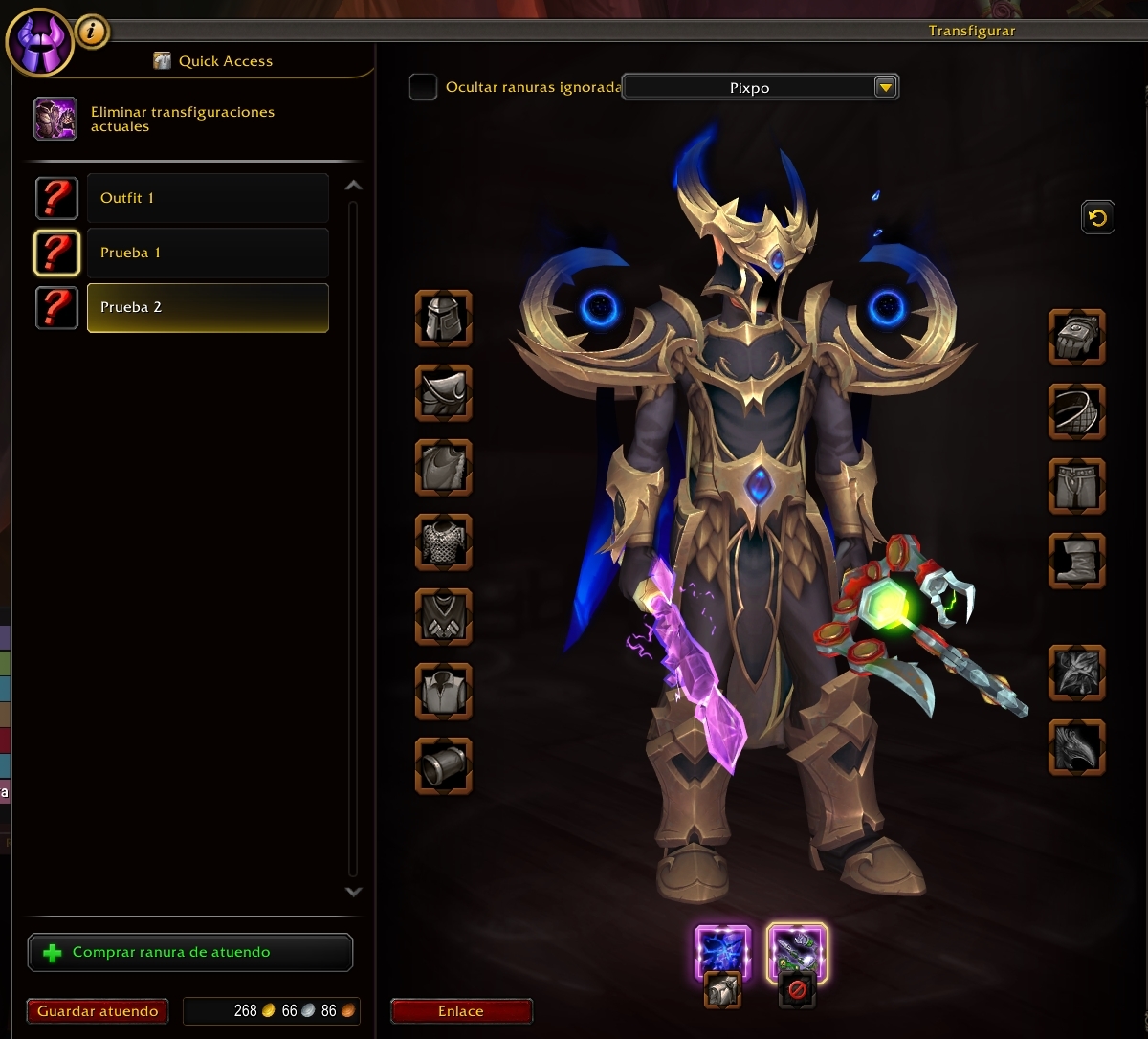Image resolution: width=1148 pixels, height=1039 pixels.
Task: Select the pants slot icon
Action: [1077, 486]
